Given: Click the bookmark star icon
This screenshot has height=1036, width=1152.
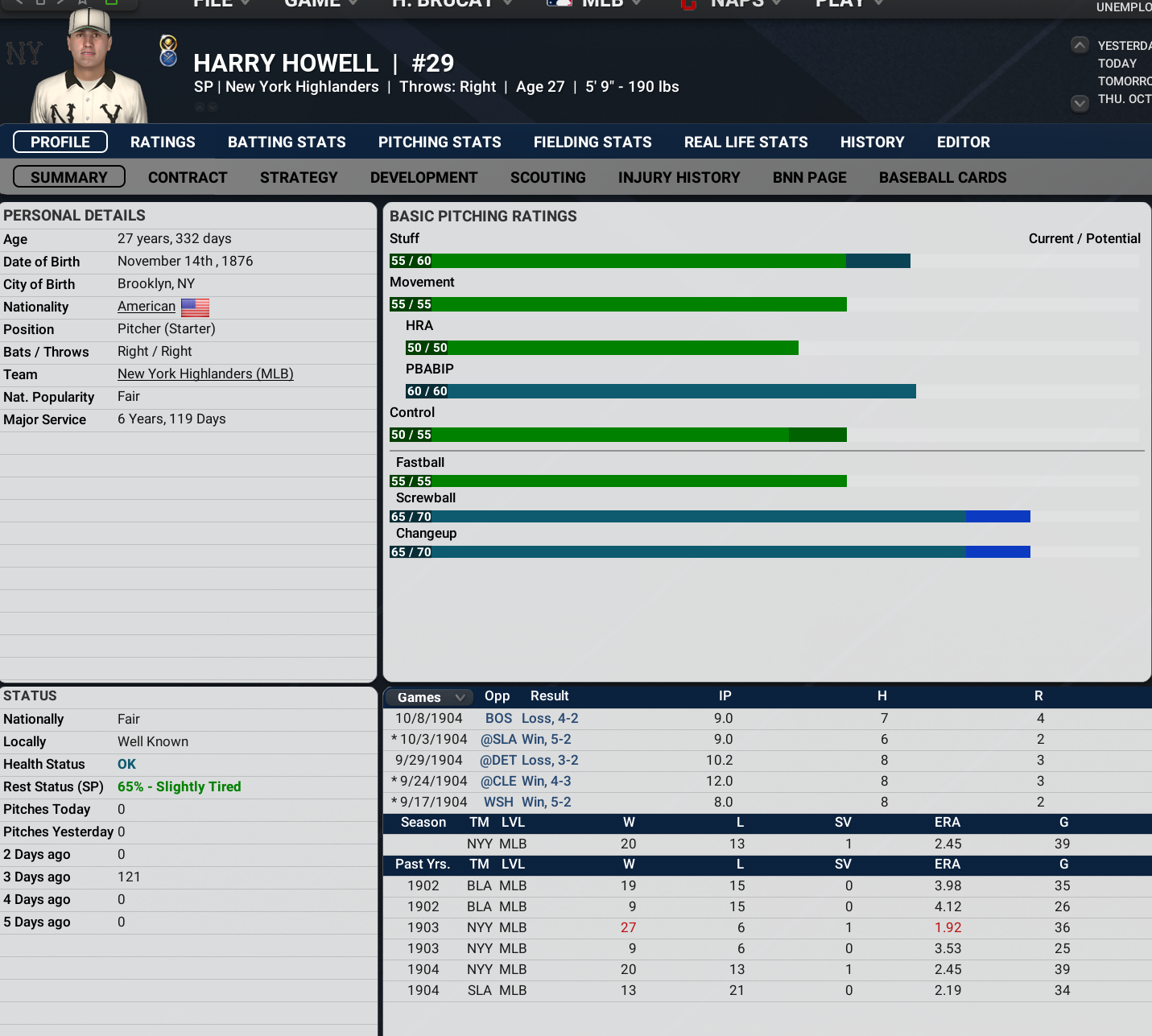Looking at the screenshot, I should (82, 3).
